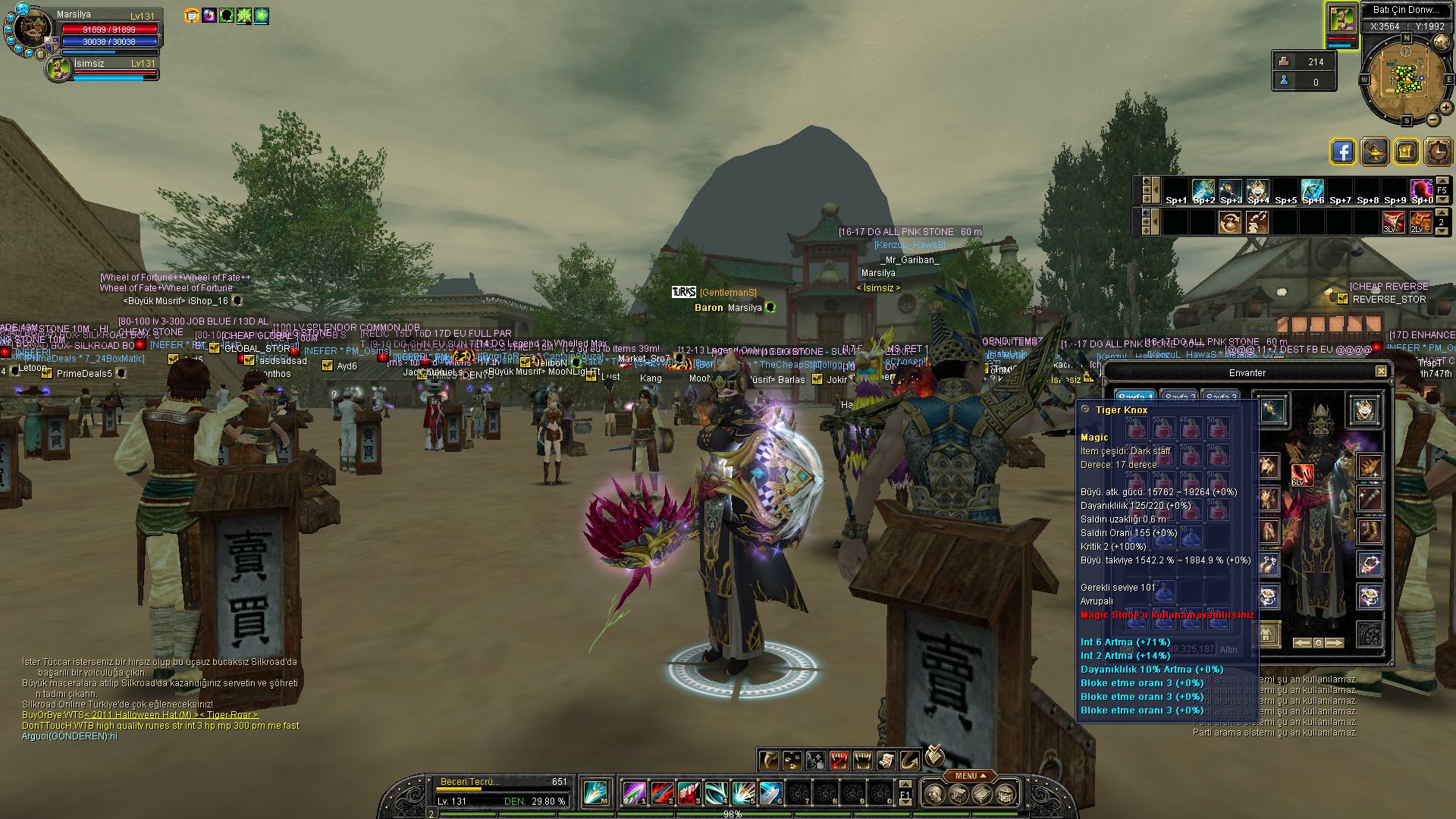
Task: Select the tiger mask avatar slot
Action: 1365,410
